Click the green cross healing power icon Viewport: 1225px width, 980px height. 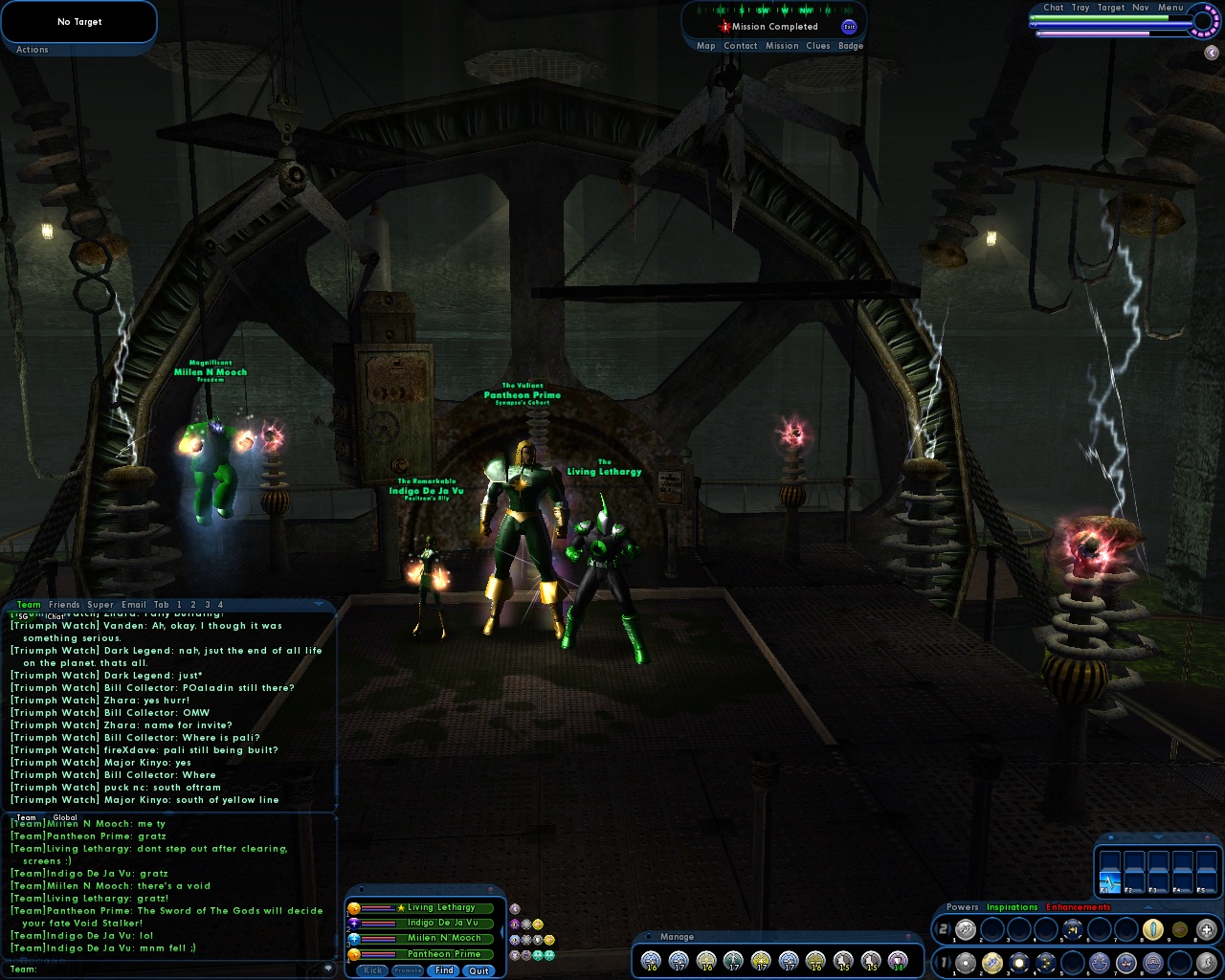coord(1205,929)
